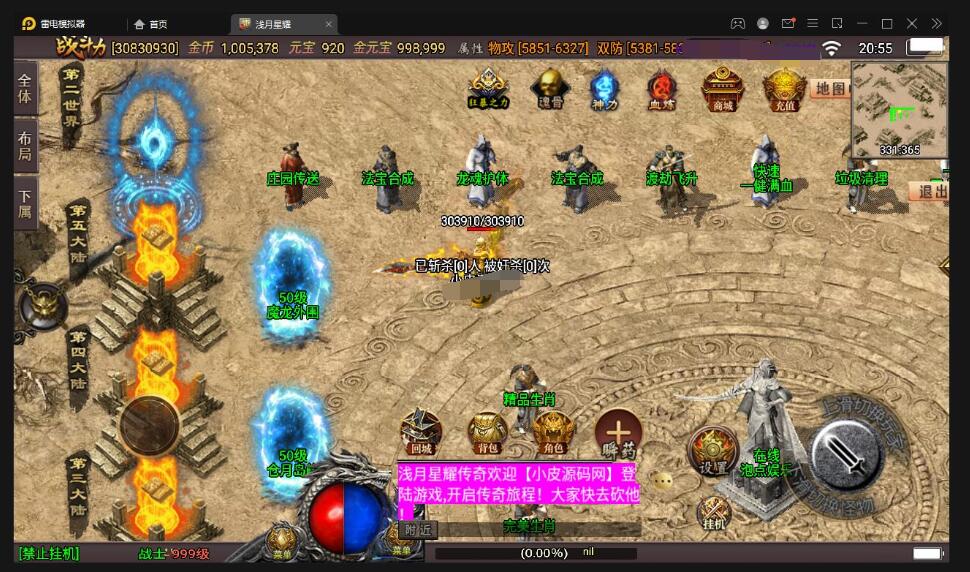Viewport: 970px width, 572px height.
Task: Click the 退出 exit button
Action: click(x=932, y=192)
